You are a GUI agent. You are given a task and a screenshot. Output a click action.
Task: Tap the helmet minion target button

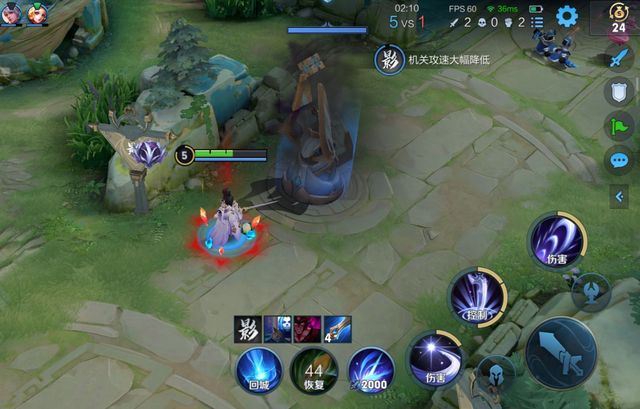pyautogui.click(x=496, y=376)
